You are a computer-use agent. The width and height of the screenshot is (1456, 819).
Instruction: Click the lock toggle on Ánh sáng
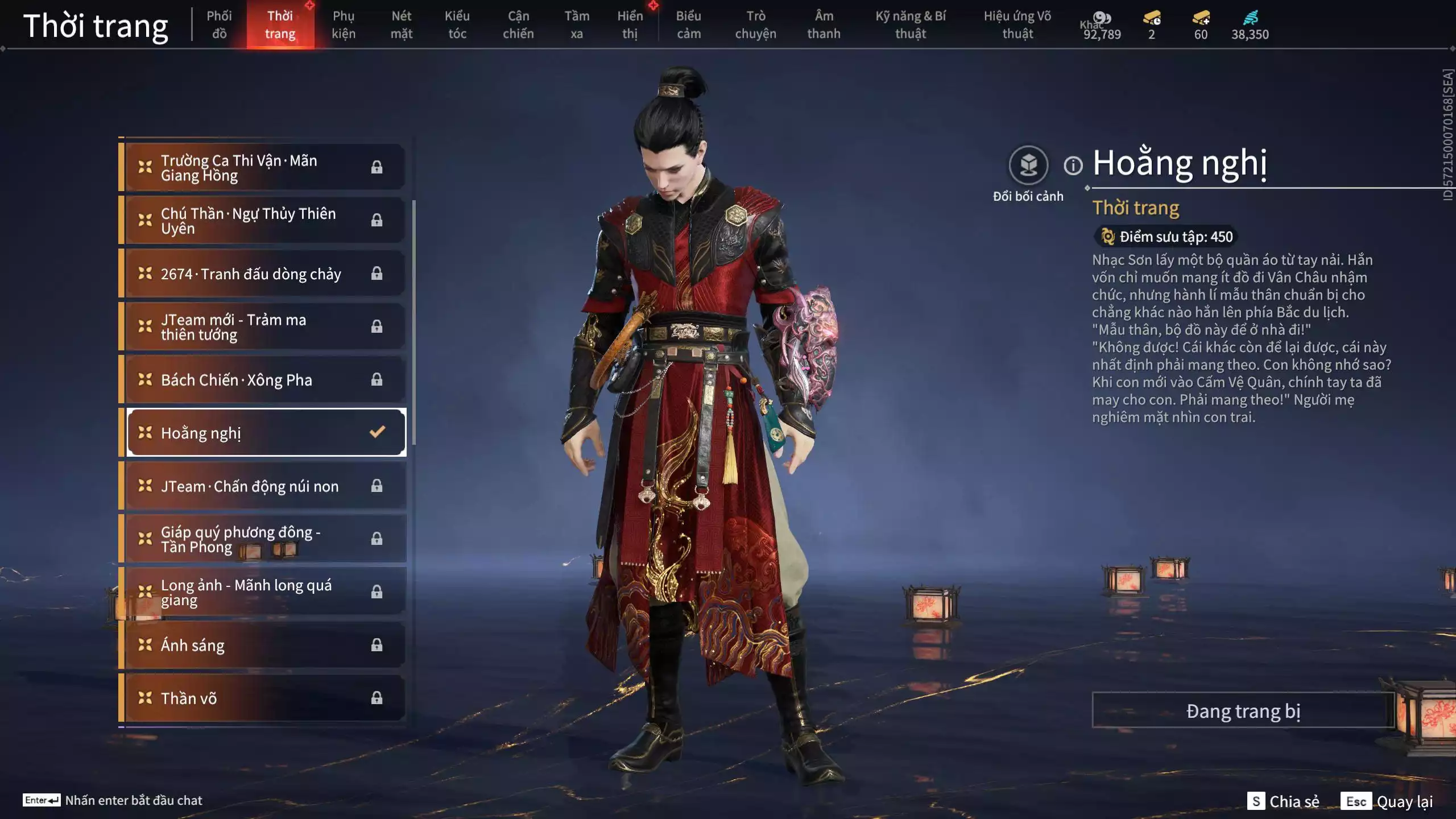click(376, 645)
